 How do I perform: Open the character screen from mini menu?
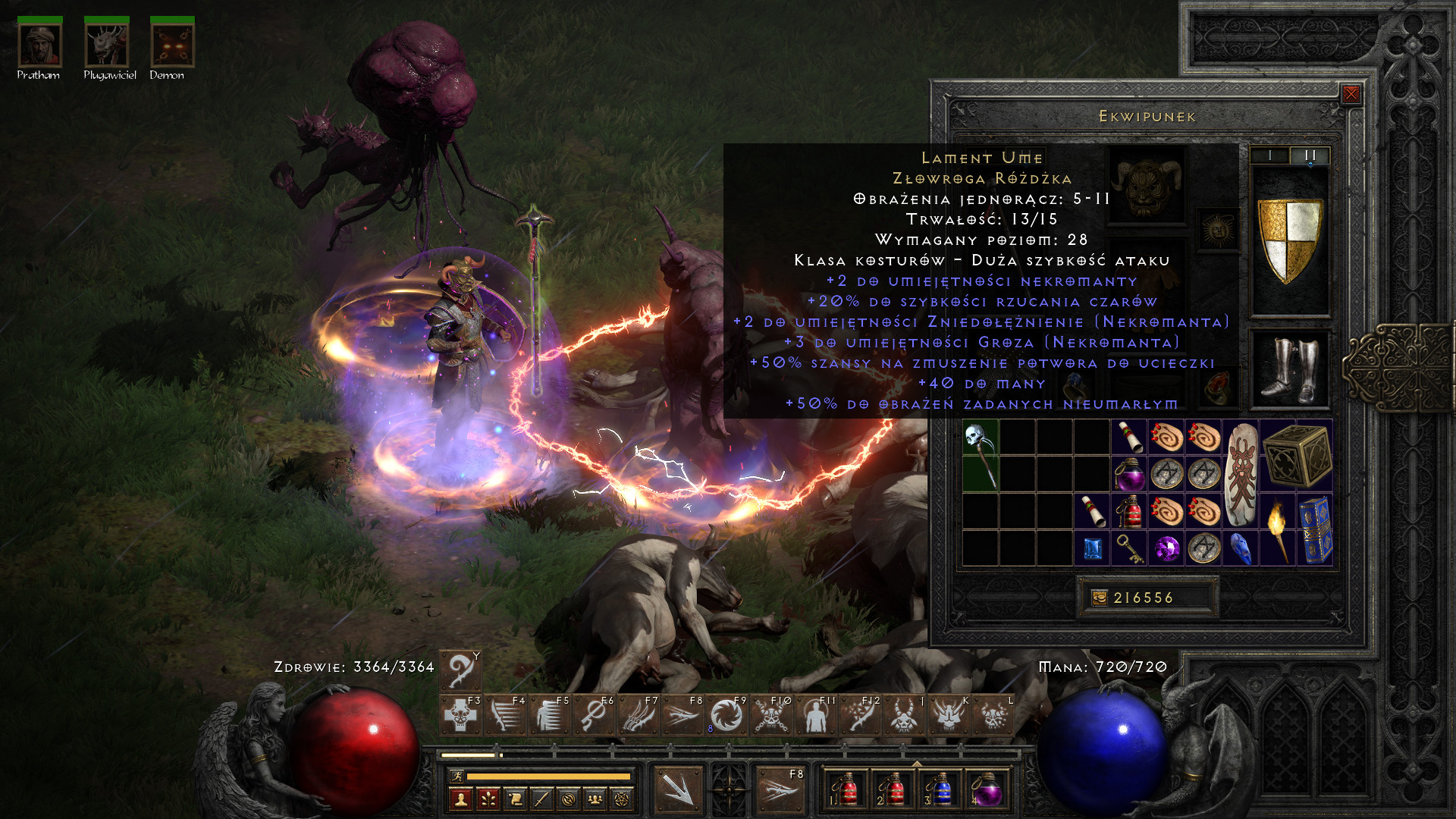pyautogui.click(x=461, y=799)
